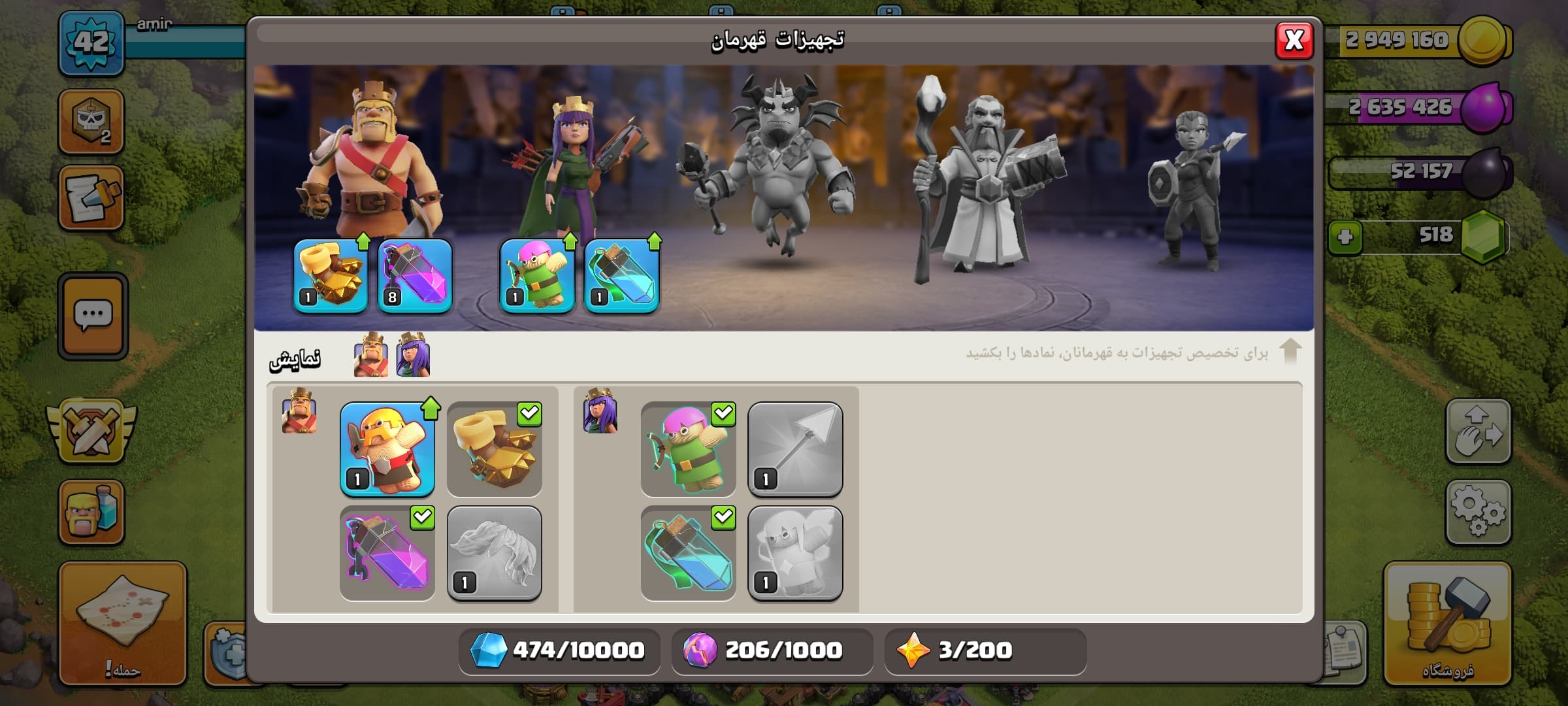
Task: Open the attack map button
Action: pyautogui.click(x=123, y=622)
